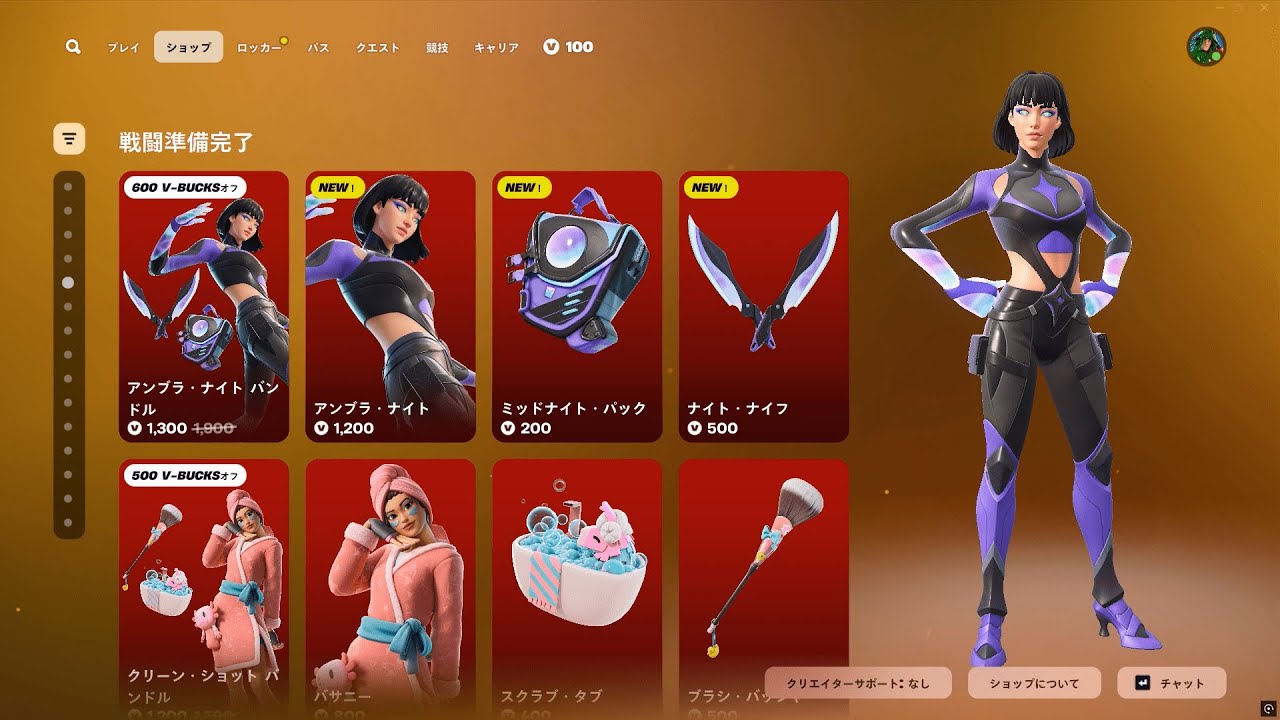Open the クエスト tab
The width and height of the screenshot is (1280, 720).
coord(378,47)
